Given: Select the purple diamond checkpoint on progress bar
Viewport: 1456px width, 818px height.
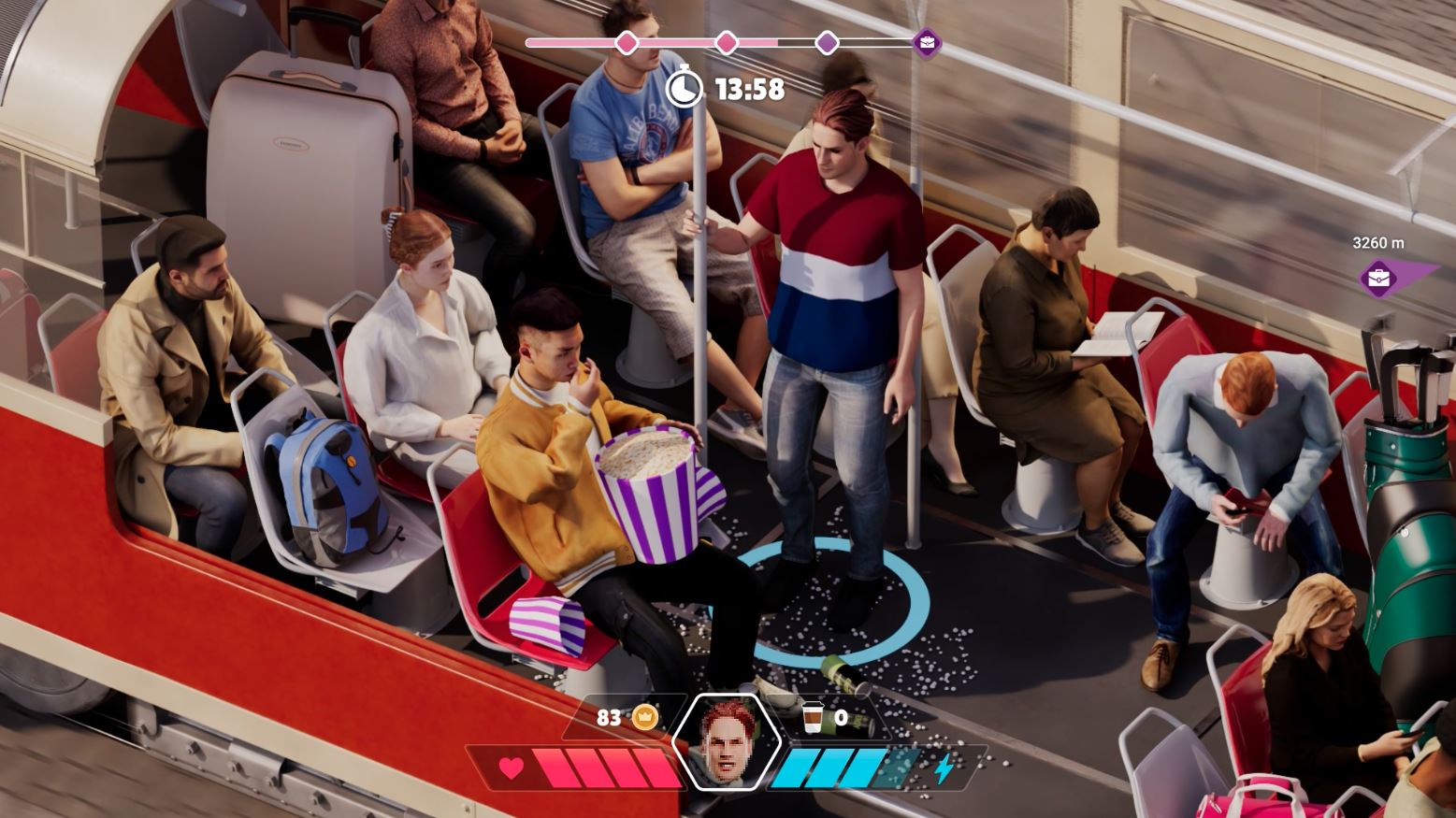Looking at the screenshot, I should click(x=827, y=43).
